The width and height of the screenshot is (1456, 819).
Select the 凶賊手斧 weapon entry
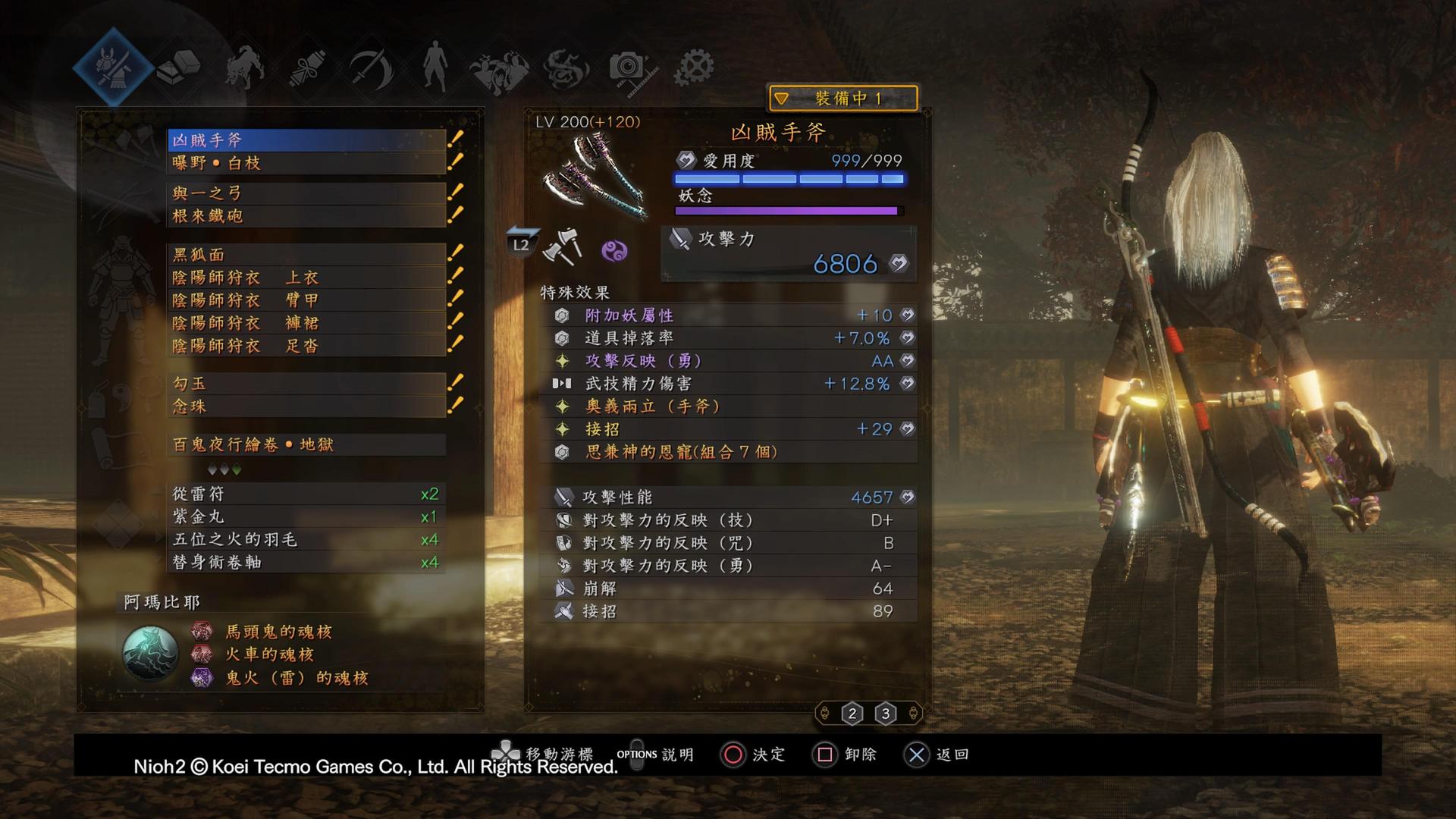point(306,140)
